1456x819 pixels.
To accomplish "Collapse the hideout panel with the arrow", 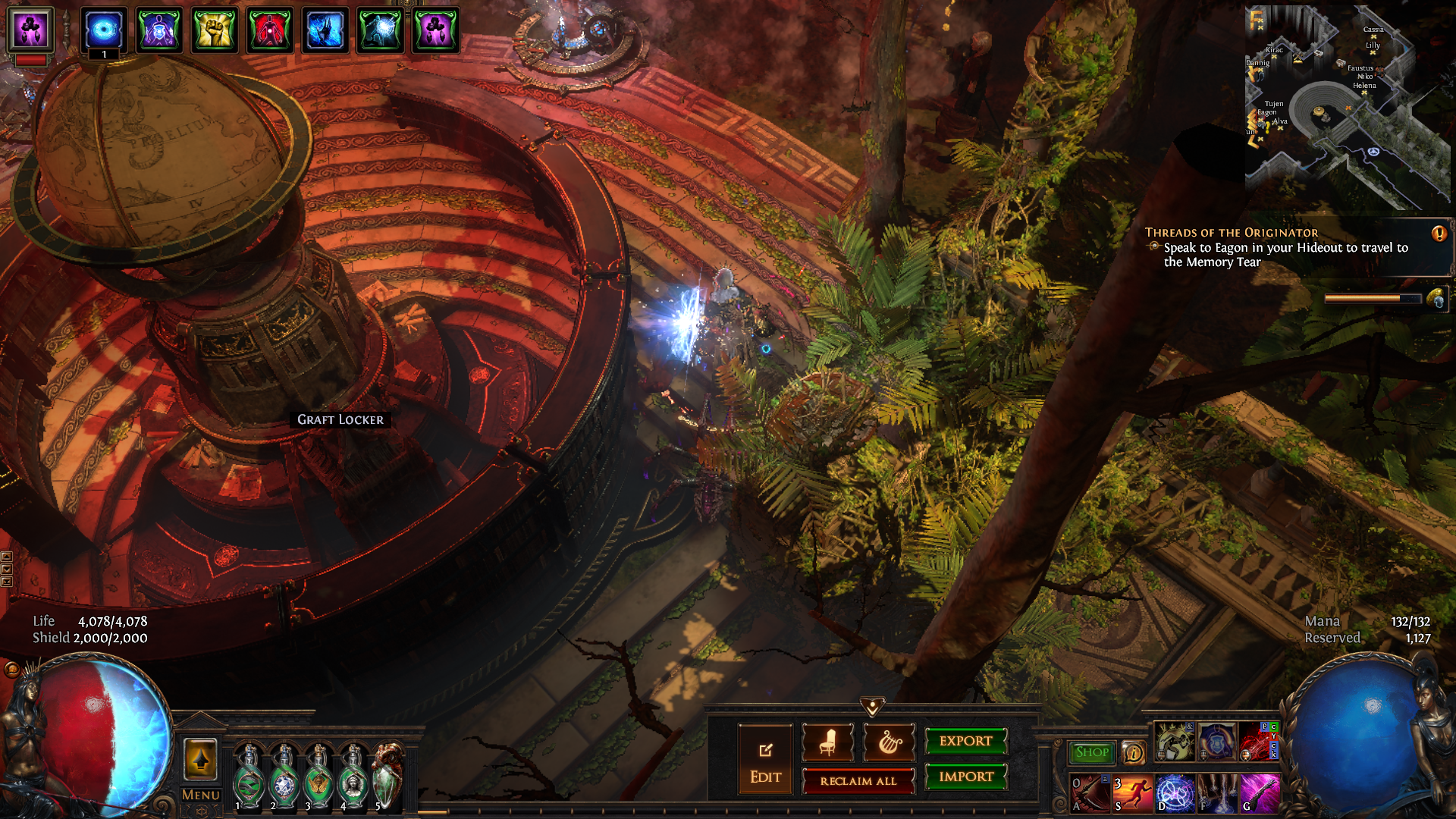I will pos(872,707).
